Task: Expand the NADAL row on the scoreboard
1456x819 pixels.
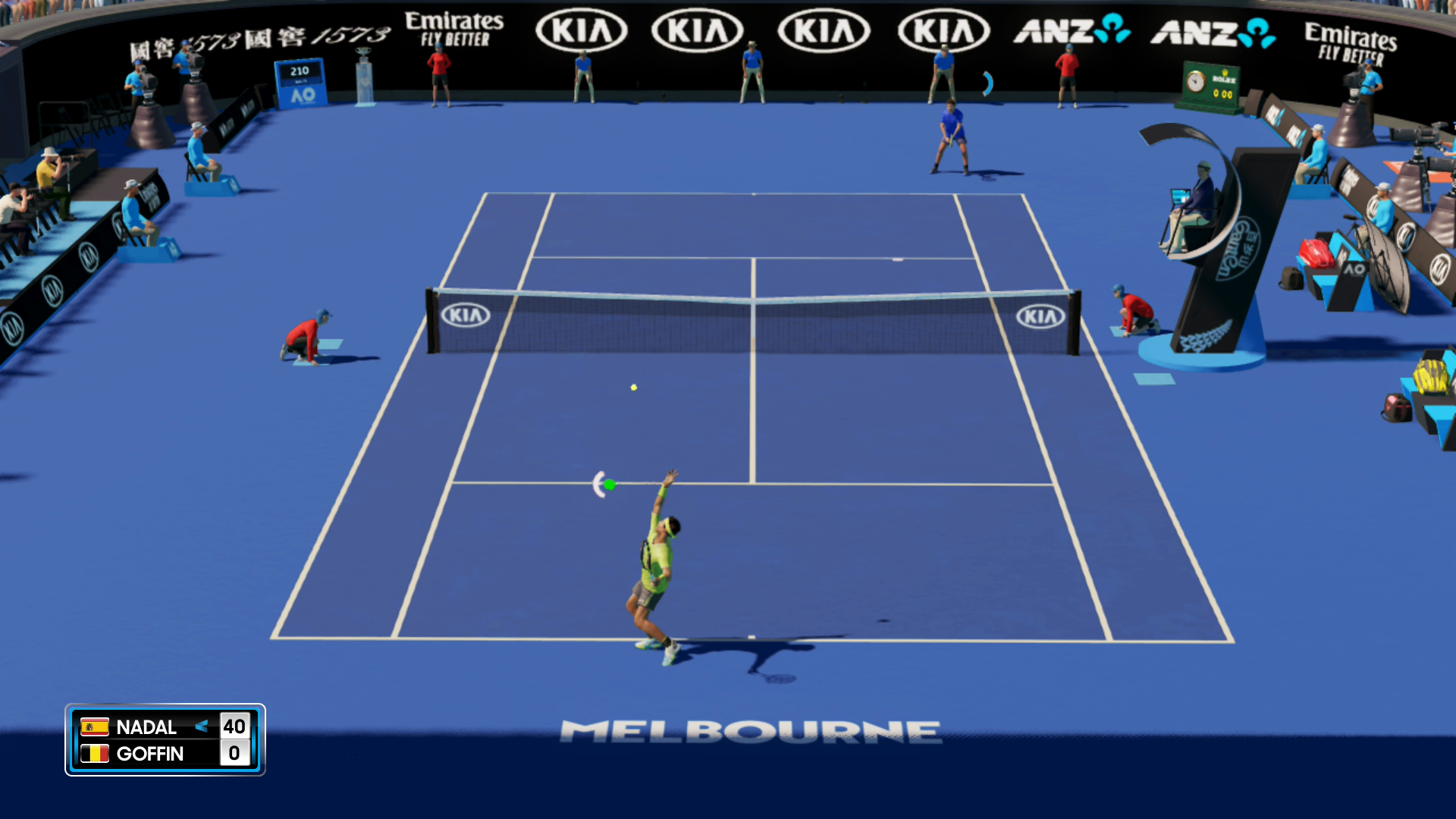Action: click(x=148, y=726)
